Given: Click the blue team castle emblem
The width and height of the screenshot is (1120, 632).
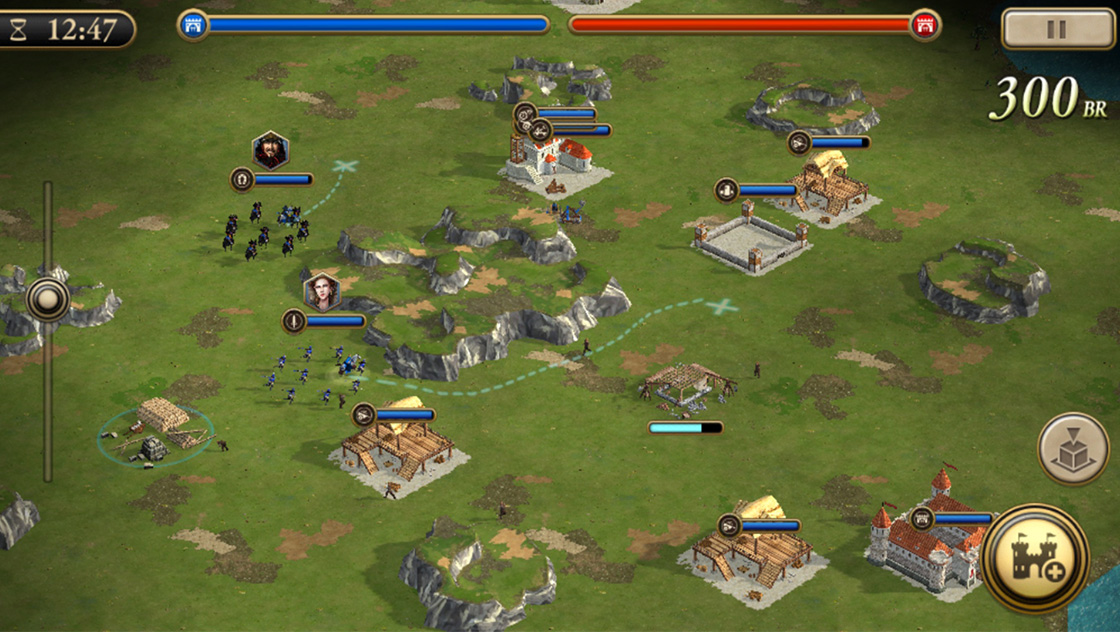Looking at the screenshot, I should [193, 25].
